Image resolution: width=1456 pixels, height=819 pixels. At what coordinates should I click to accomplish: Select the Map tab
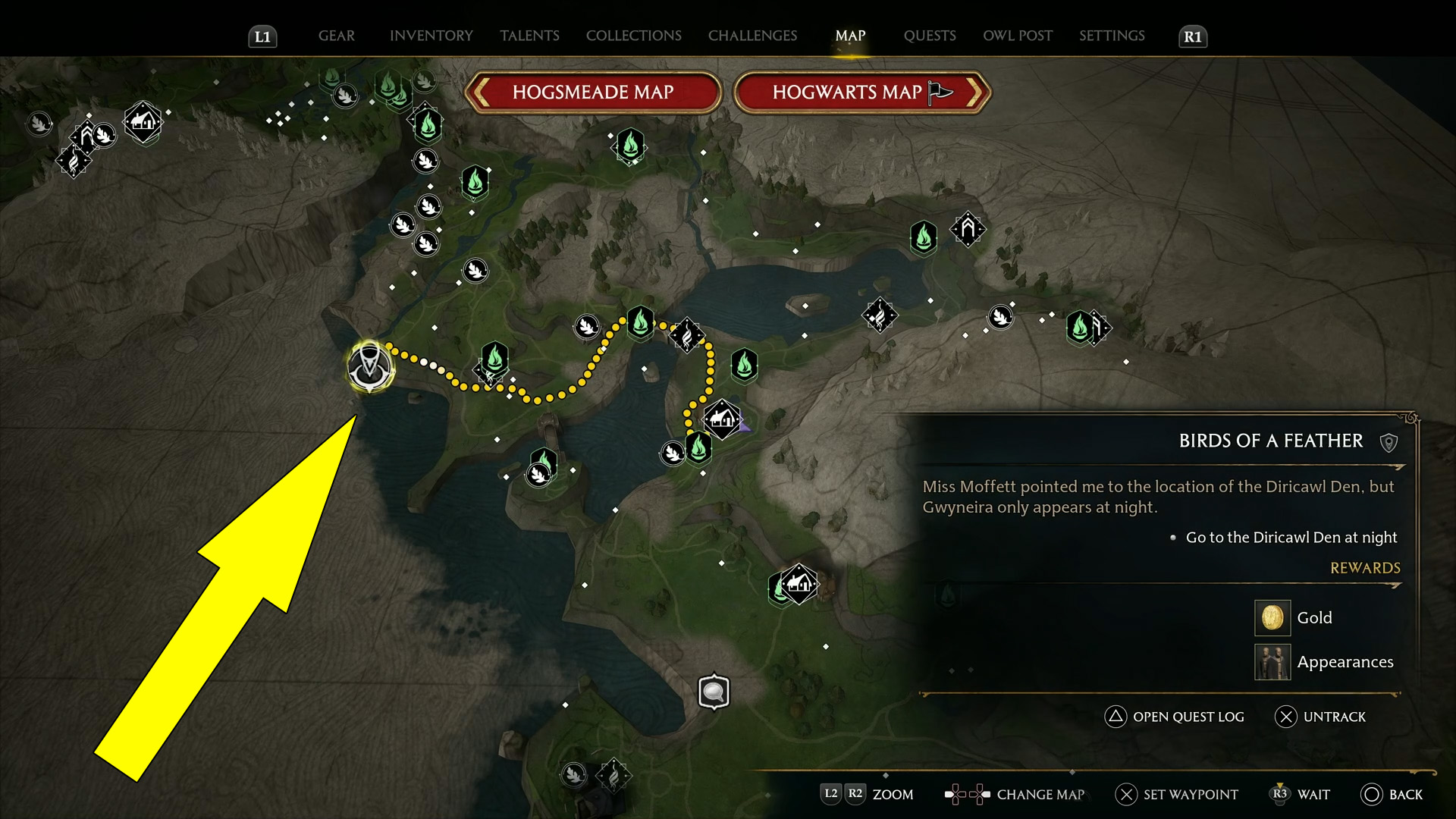[850, 36]
